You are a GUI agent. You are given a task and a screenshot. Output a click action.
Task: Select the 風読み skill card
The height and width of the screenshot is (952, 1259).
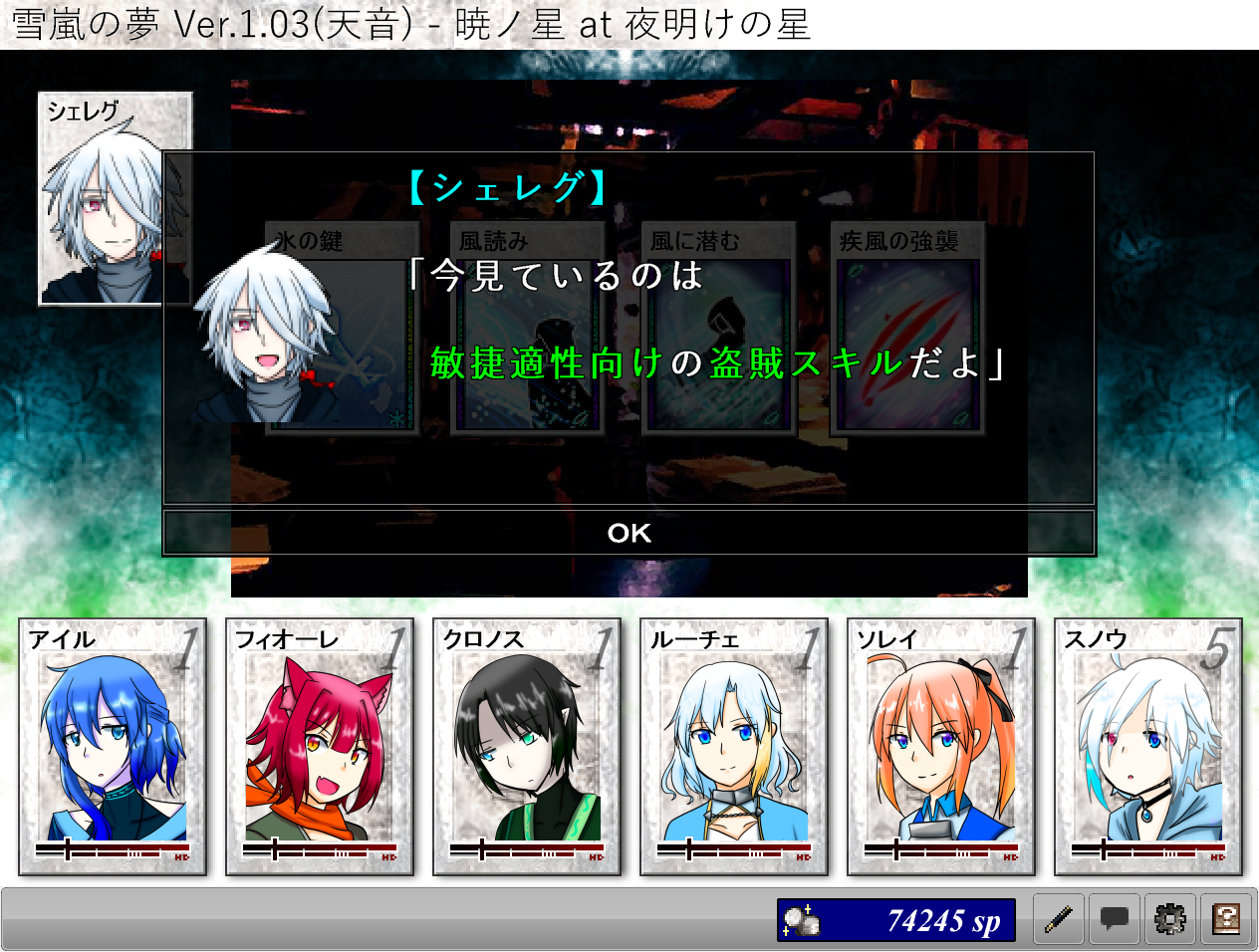pos(528,329)
